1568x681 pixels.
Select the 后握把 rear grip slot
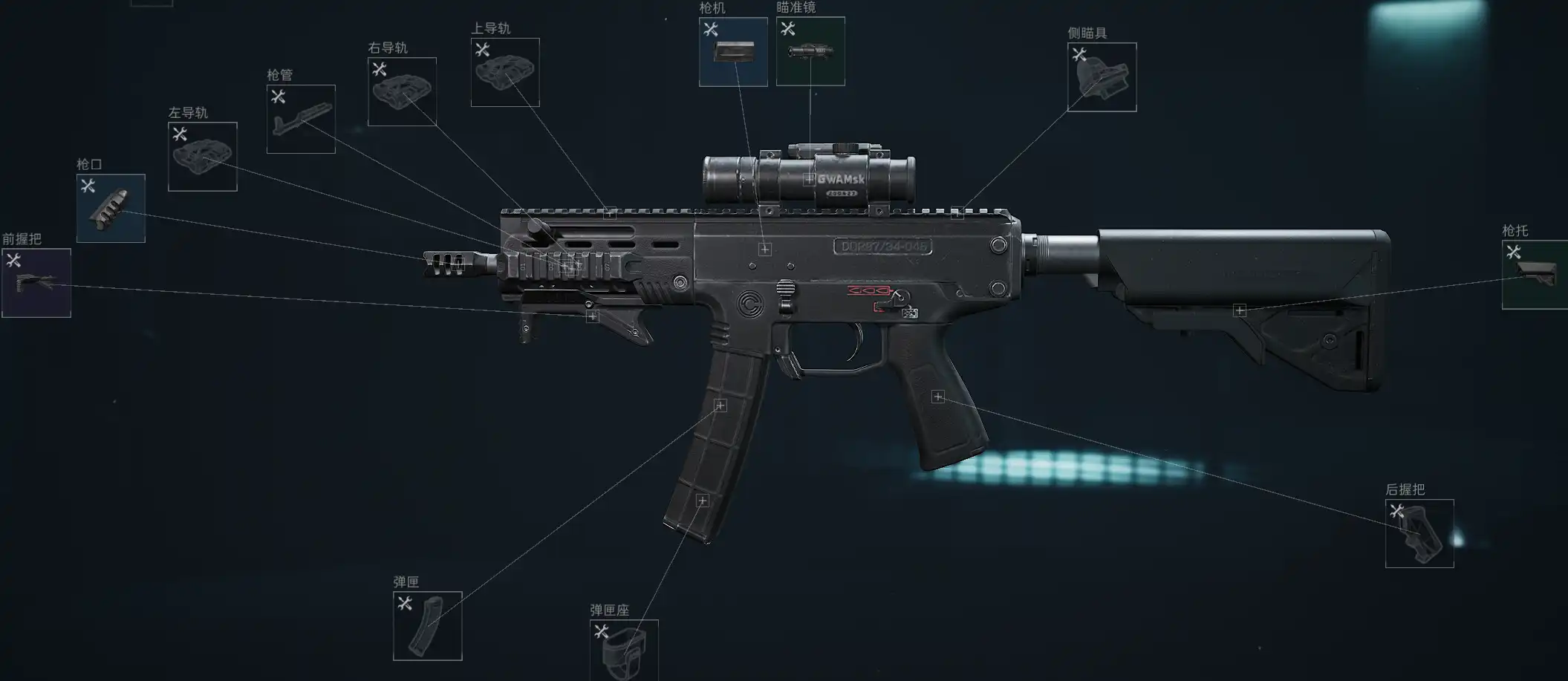[1419, 534]
